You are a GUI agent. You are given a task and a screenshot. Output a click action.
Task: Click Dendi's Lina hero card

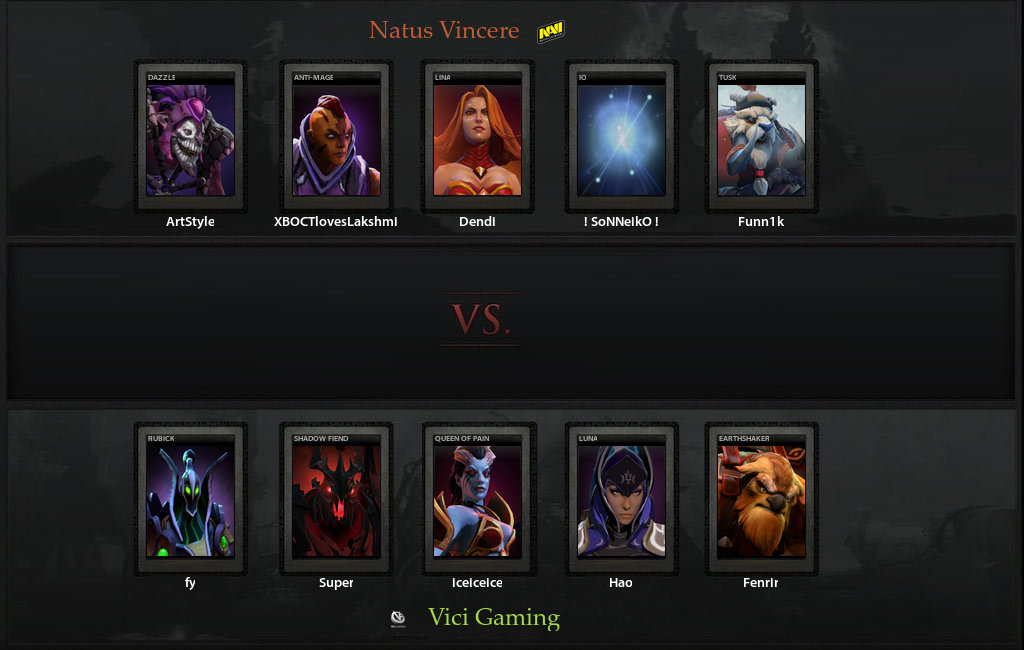pos(478,138)
